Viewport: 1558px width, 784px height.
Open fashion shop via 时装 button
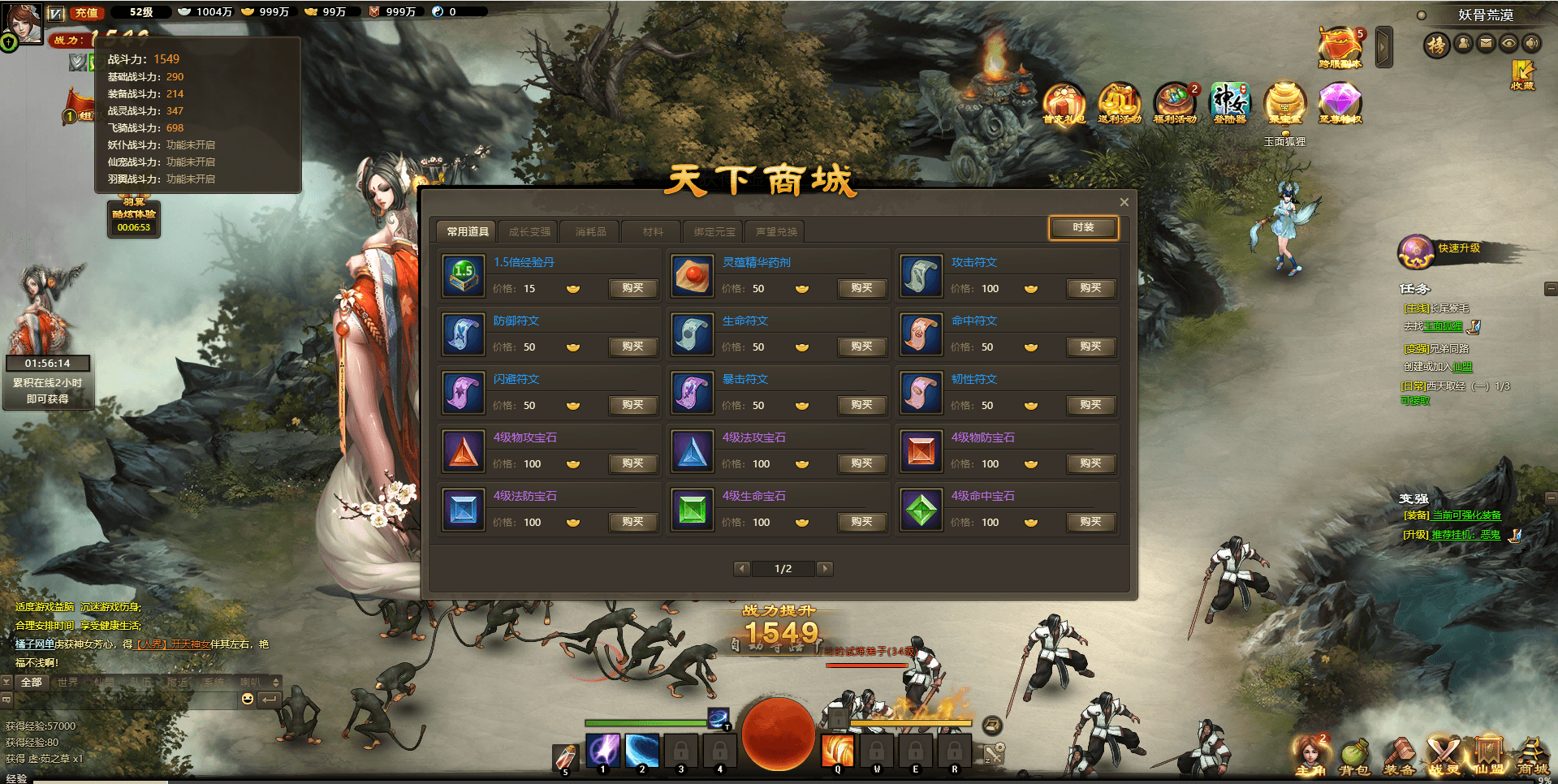1082,228
